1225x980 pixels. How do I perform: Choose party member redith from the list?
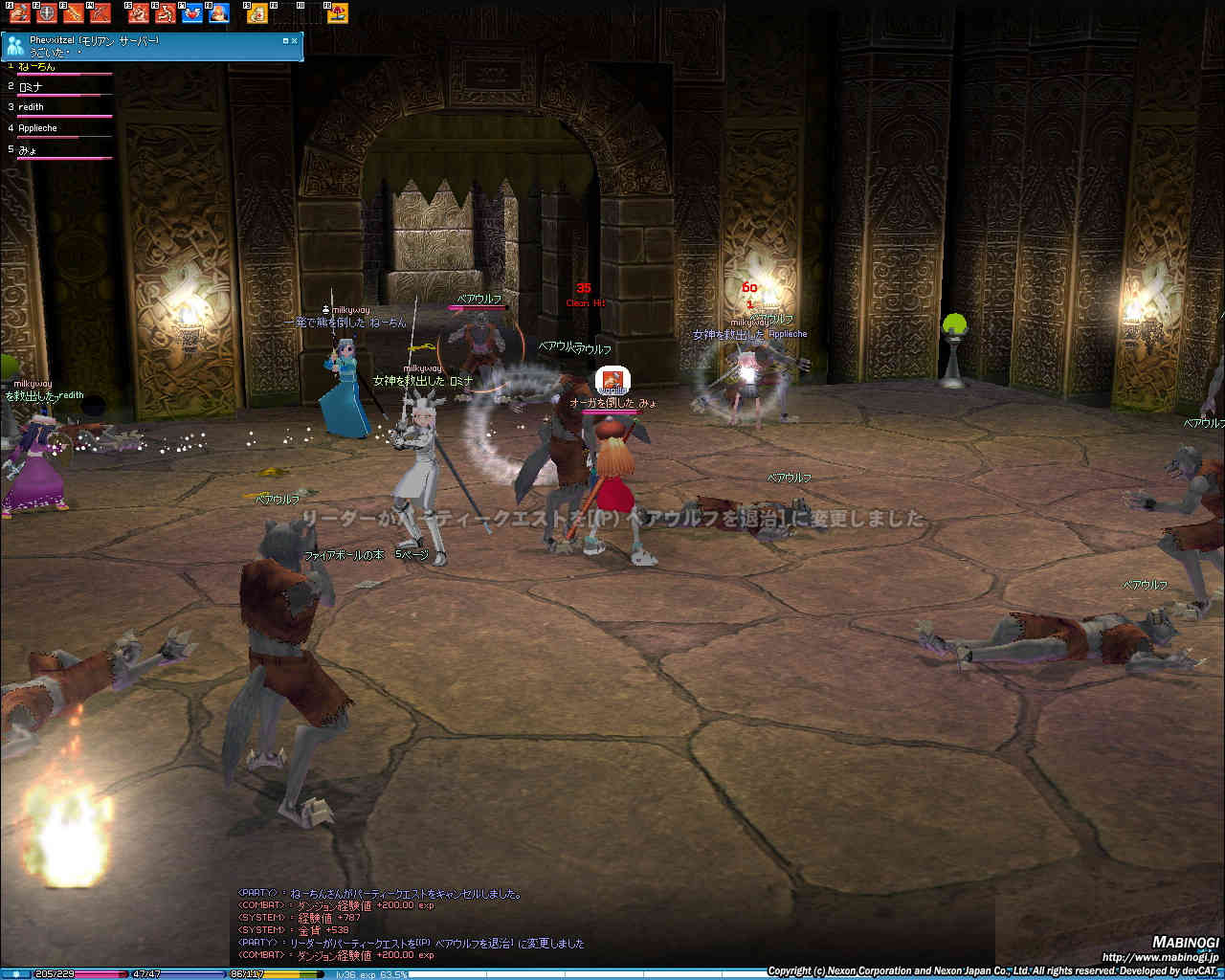(x=32, y=107)
